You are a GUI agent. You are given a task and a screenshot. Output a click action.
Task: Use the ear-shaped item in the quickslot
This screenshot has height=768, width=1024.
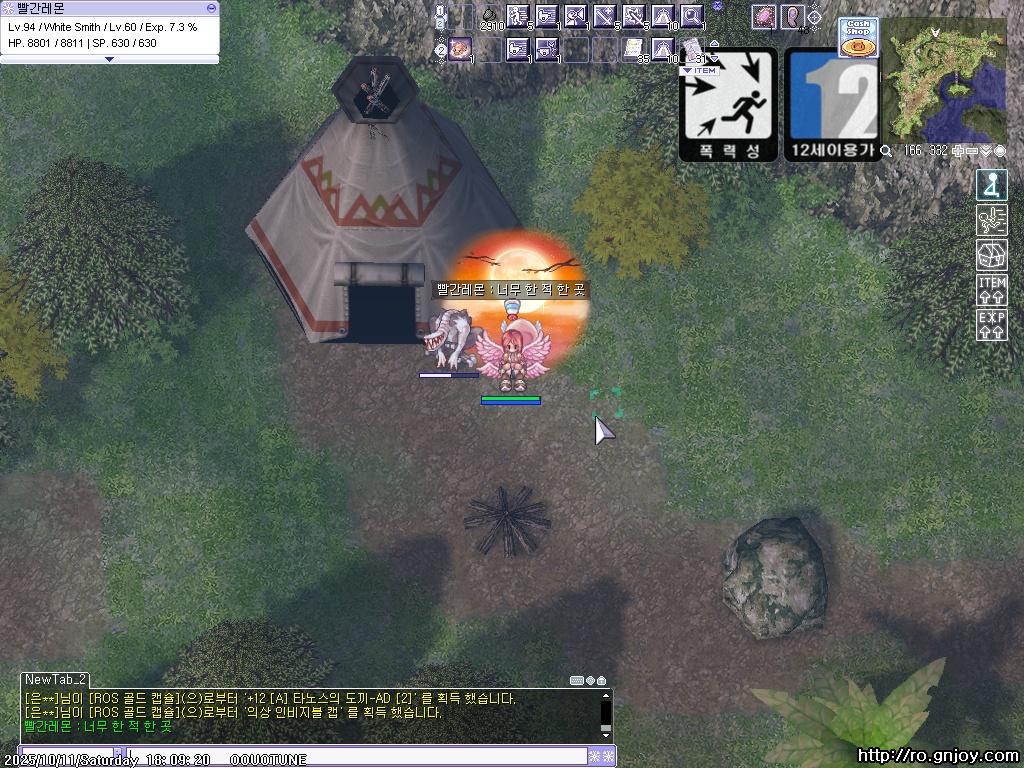(793, 16)
